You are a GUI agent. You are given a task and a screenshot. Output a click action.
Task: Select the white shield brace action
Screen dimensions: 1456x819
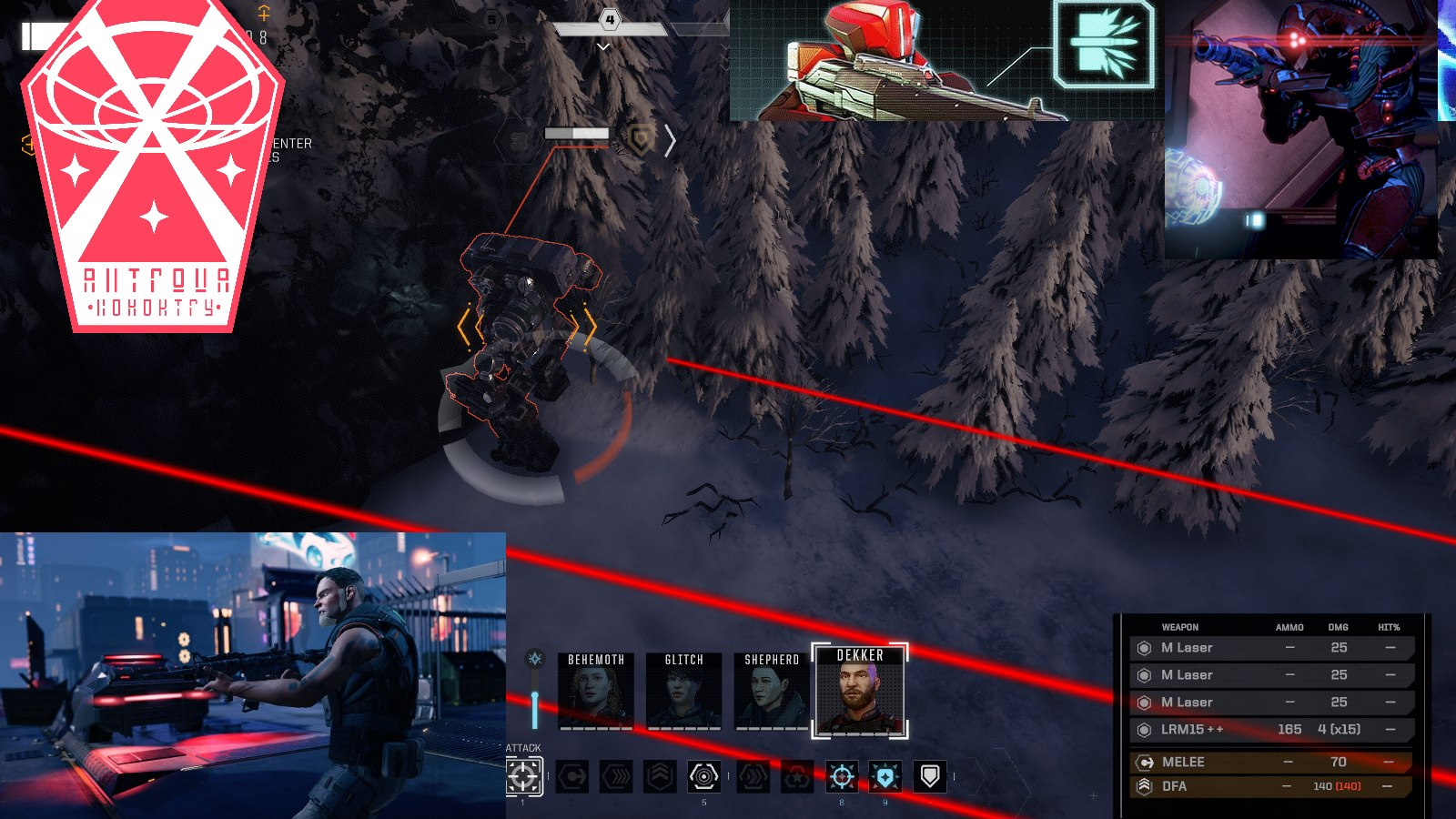coord(929,776)
